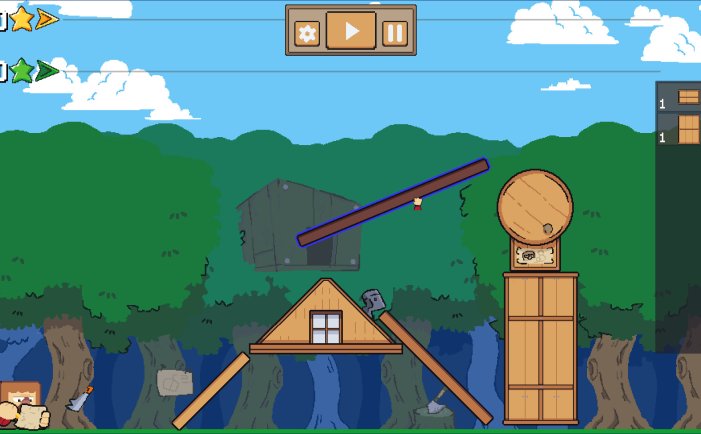Viewport: 701px width, 434px height.
Task: Pause the game with the pause button
Action: (x=395, y=33)
